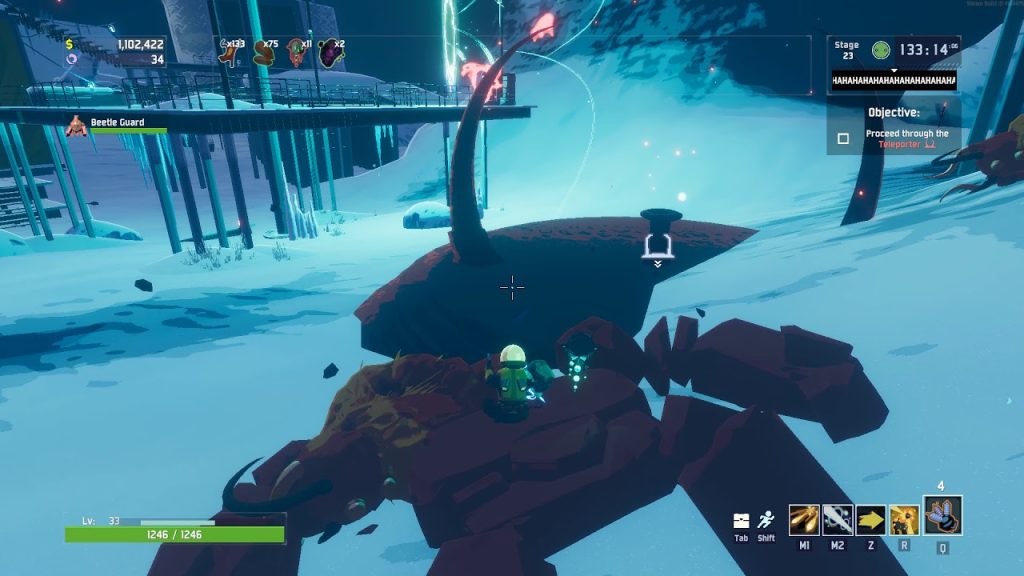Activate the M2 secondary skill icon
The width and height of the screenshot is (1024, 576).
click(838, 520)
